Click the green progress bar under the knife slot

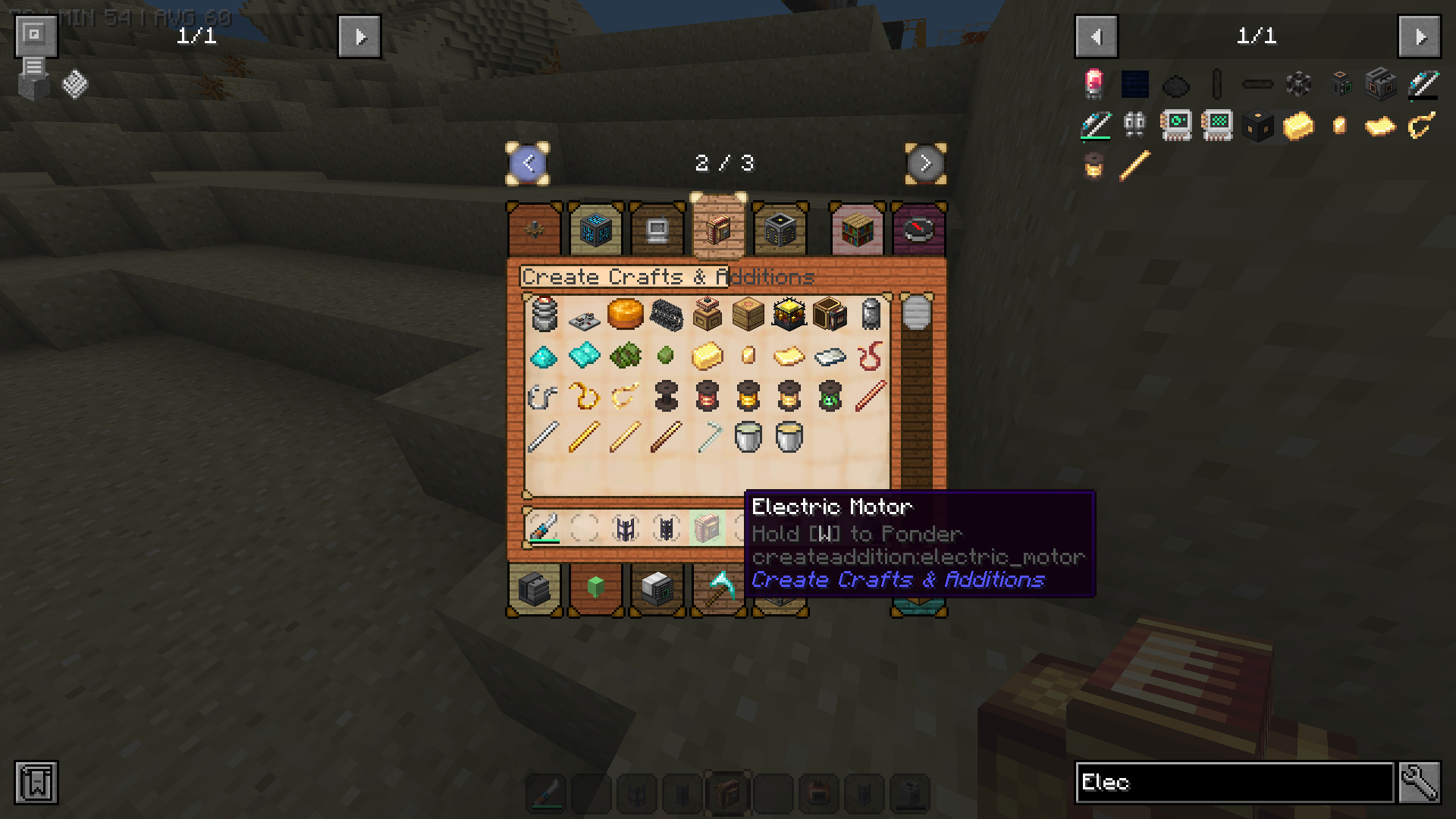pyautogui.click(x=544, y=541)
